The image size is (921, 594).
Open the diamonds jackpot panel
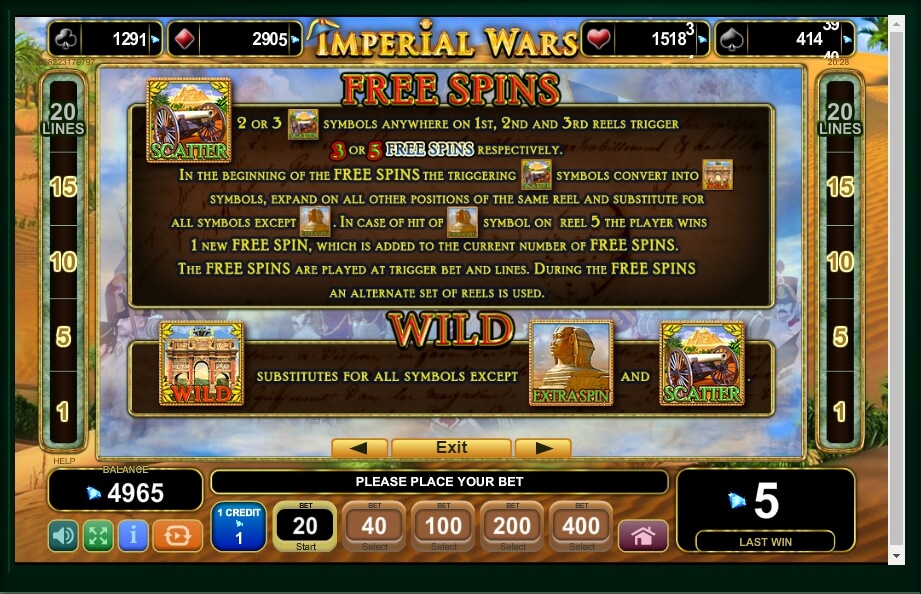(x=234, y=40)
